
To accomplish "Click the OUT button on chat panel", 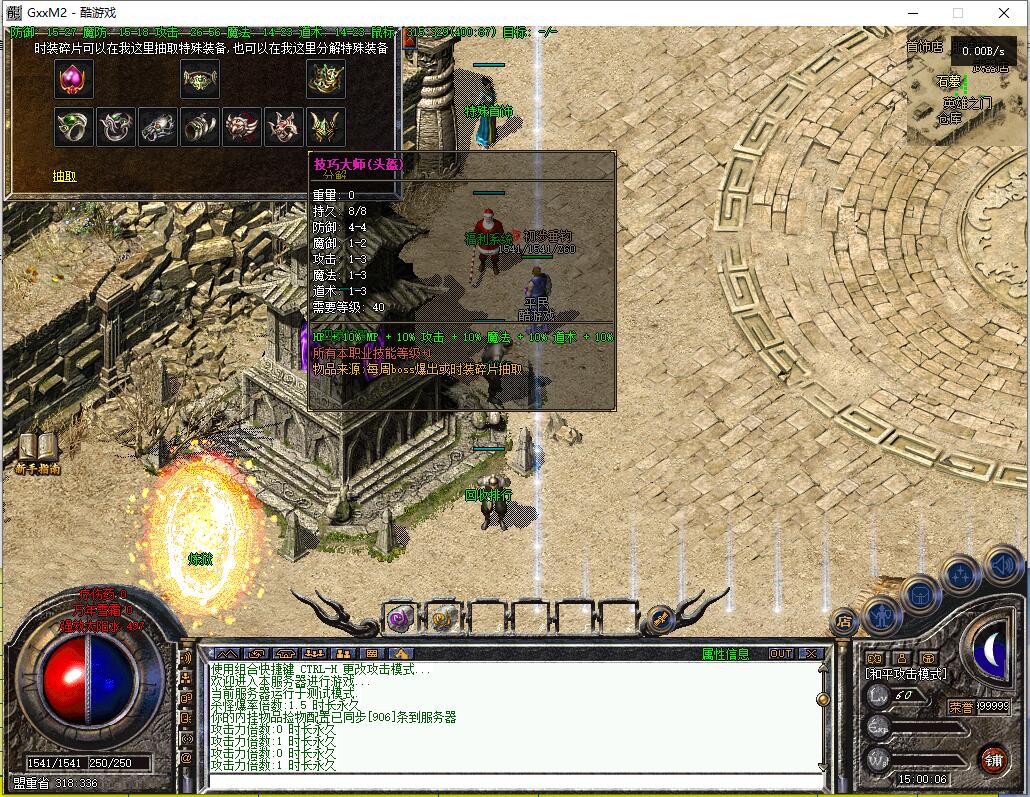I will tap(781, 654).
